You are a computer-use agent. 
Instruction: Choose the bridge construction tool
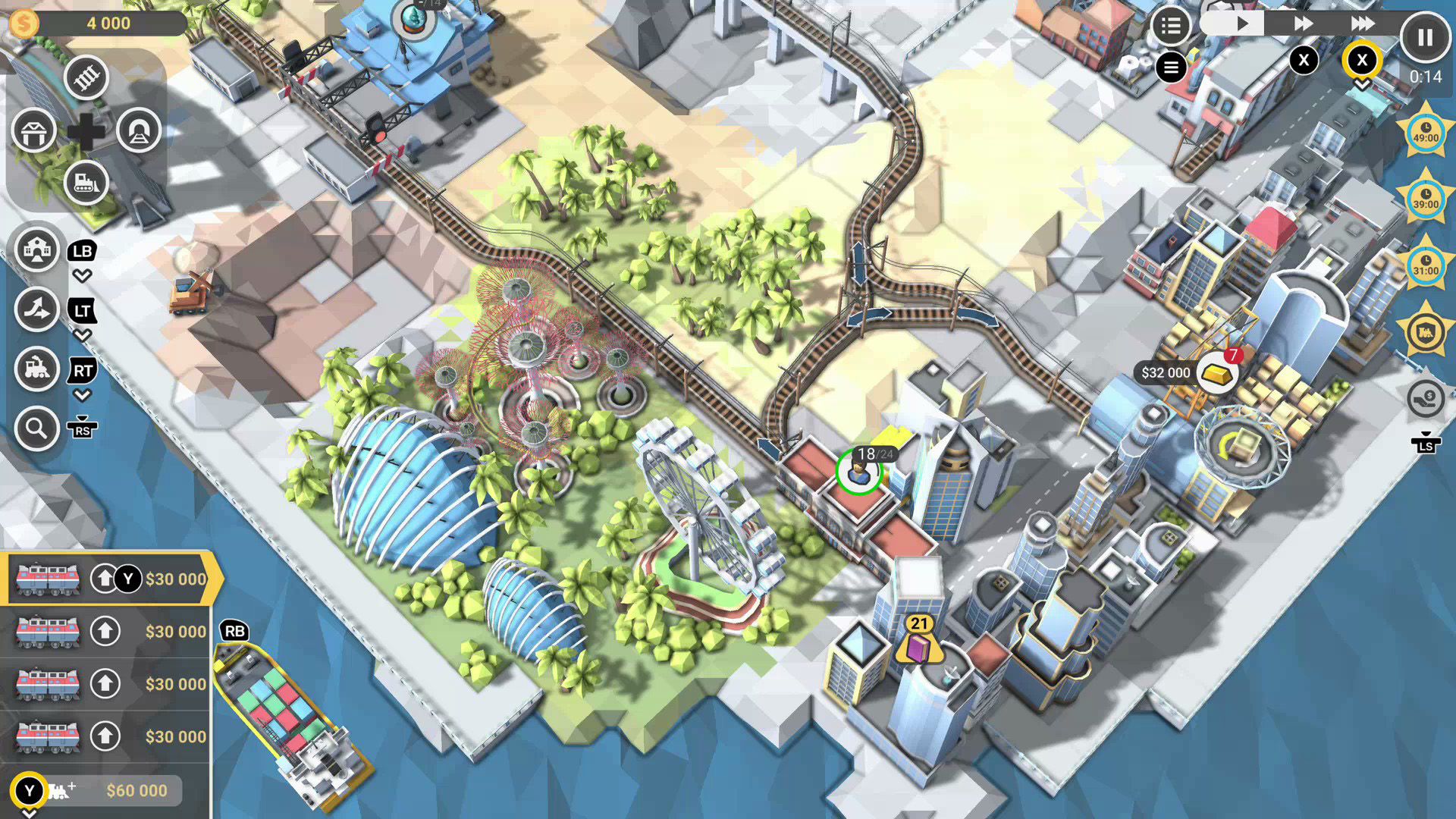point(33,130)
